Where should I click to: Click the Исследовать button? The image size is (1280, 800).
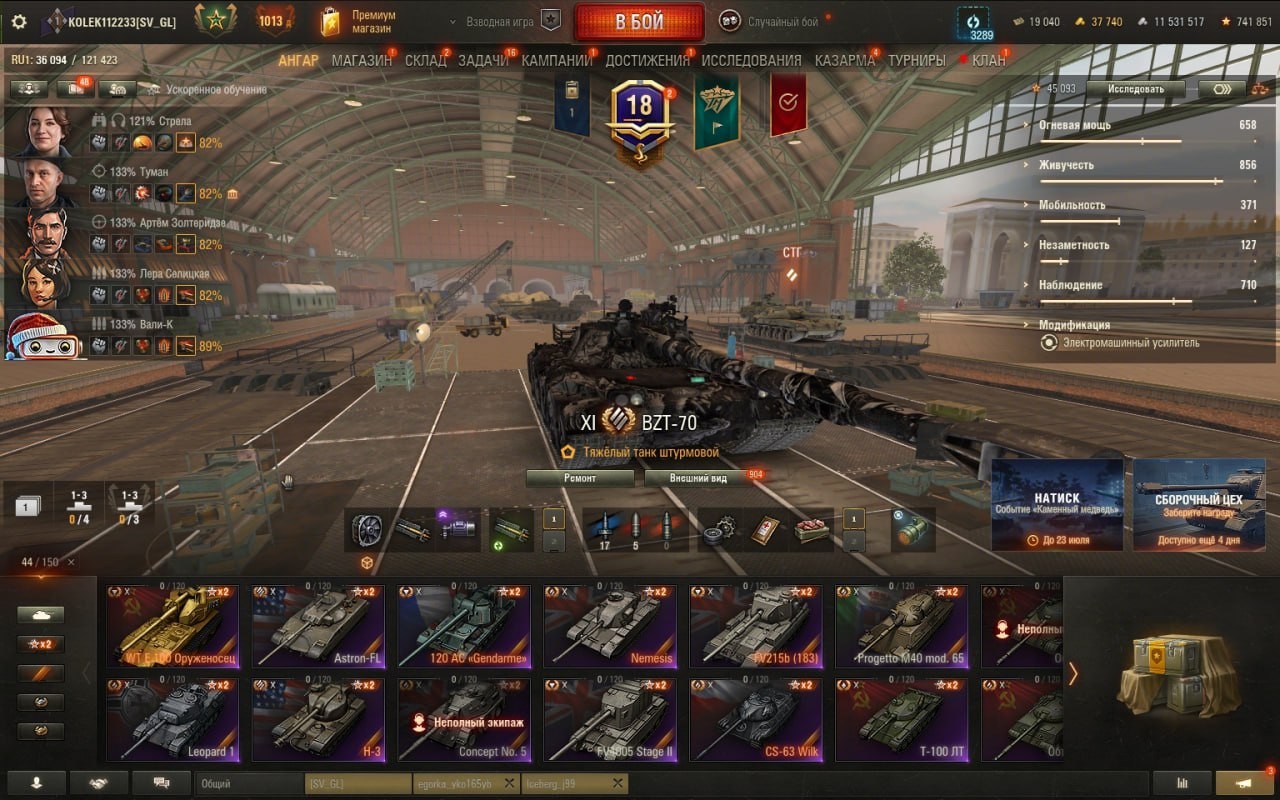coord(1136,89)
